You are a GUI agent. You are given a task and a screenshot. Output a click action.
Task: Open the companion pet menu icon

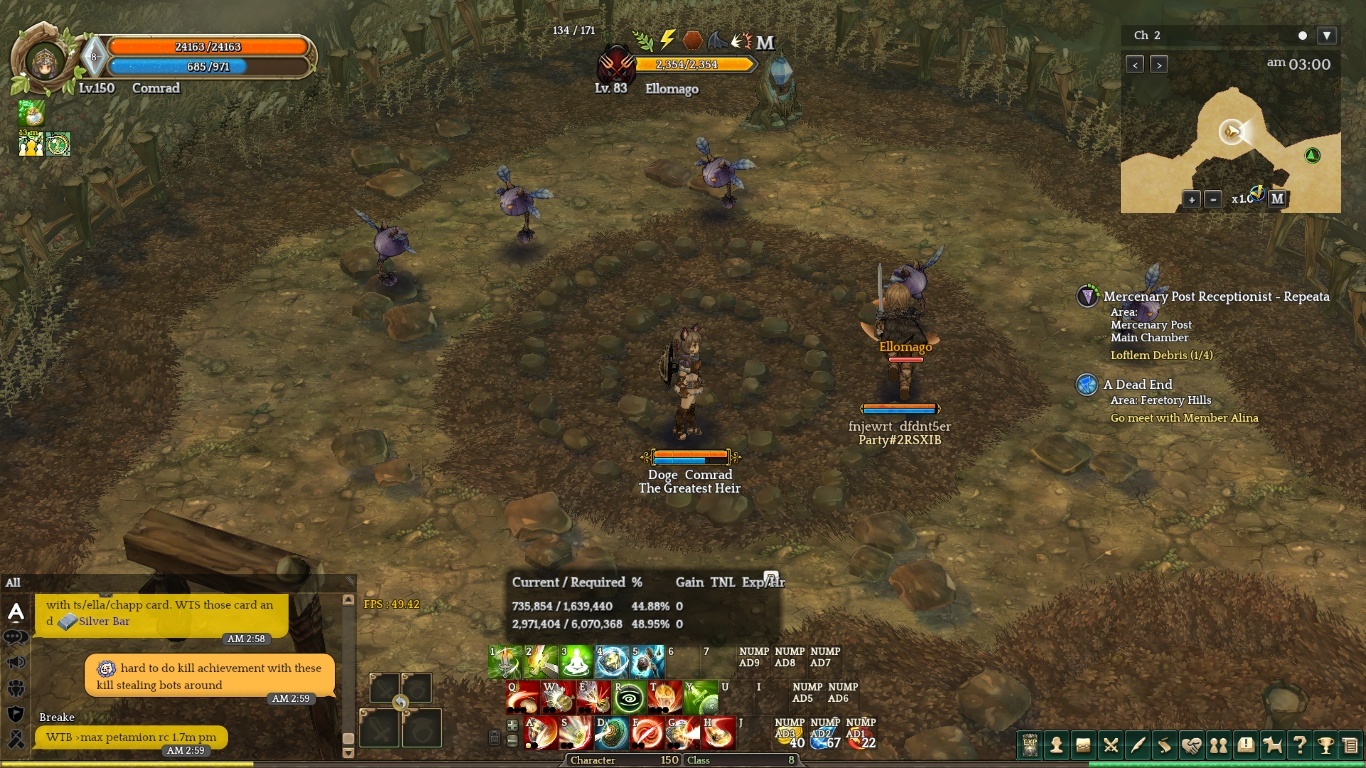(x=1272, y=745)
